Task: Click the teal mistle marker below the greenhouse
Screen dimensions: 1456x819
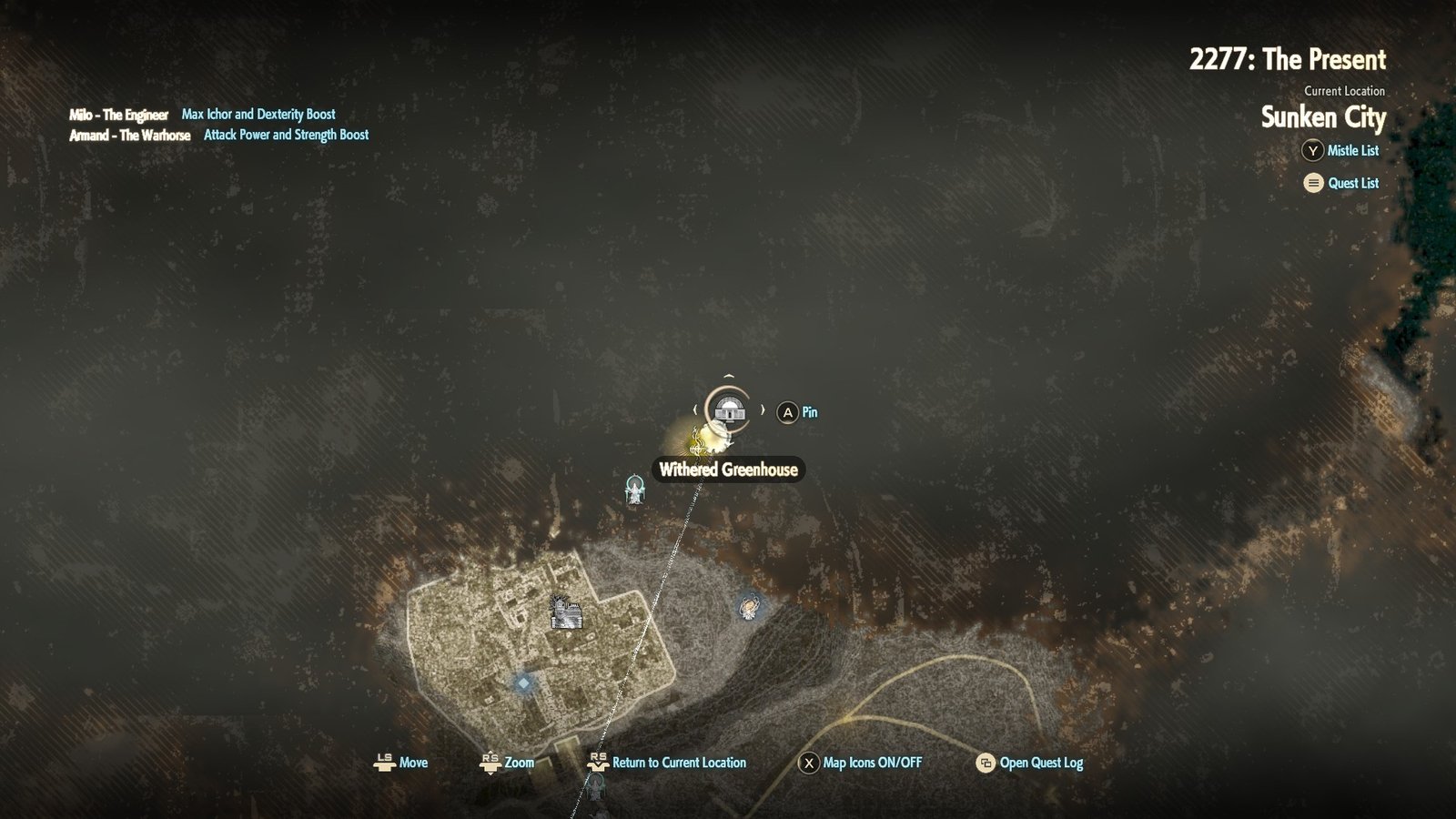Action: [x=635, y=490]
